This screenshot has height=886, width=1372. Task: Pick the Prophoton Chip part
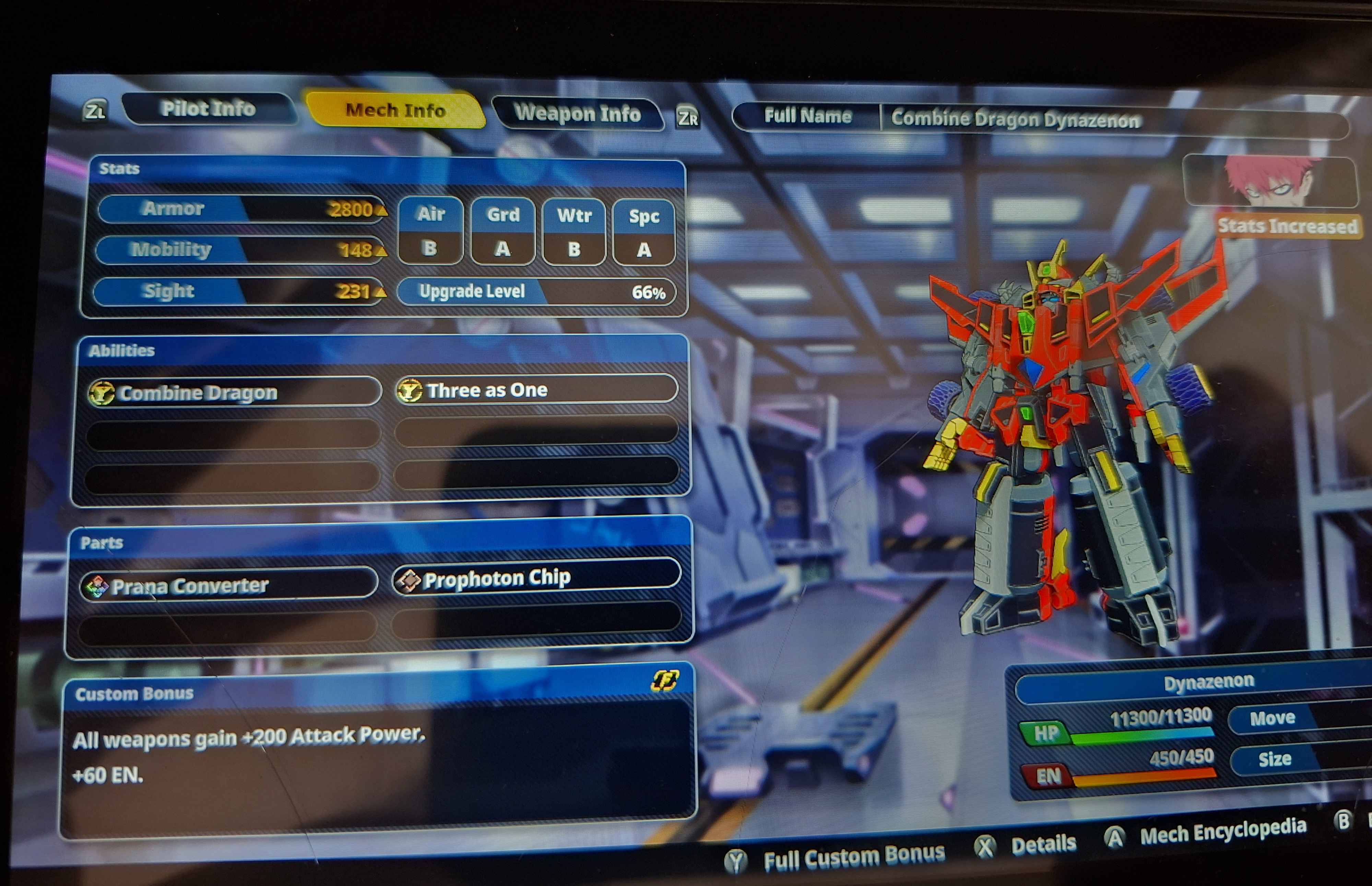click(x=536, y=578)
